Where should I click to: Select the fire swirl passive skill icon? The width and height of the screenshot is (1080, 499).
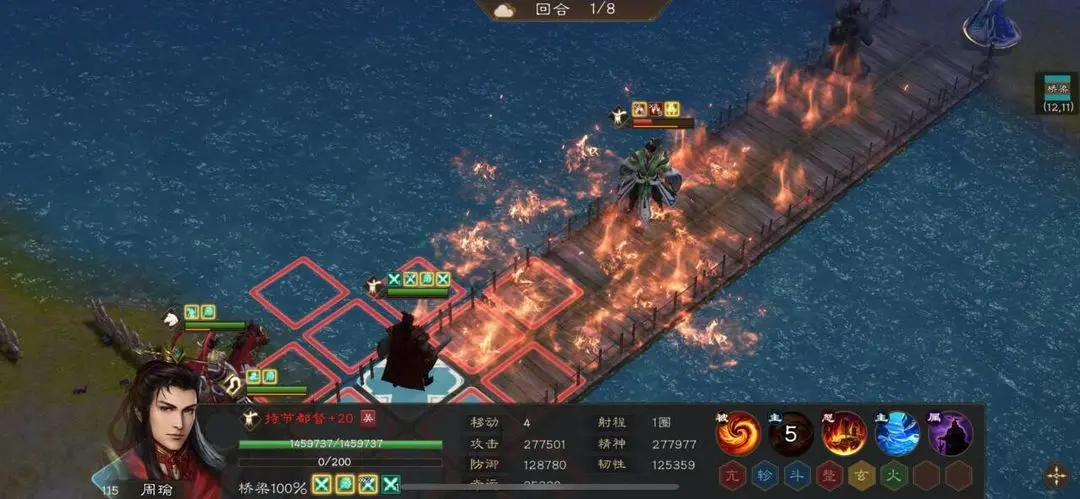coord(739,433)
